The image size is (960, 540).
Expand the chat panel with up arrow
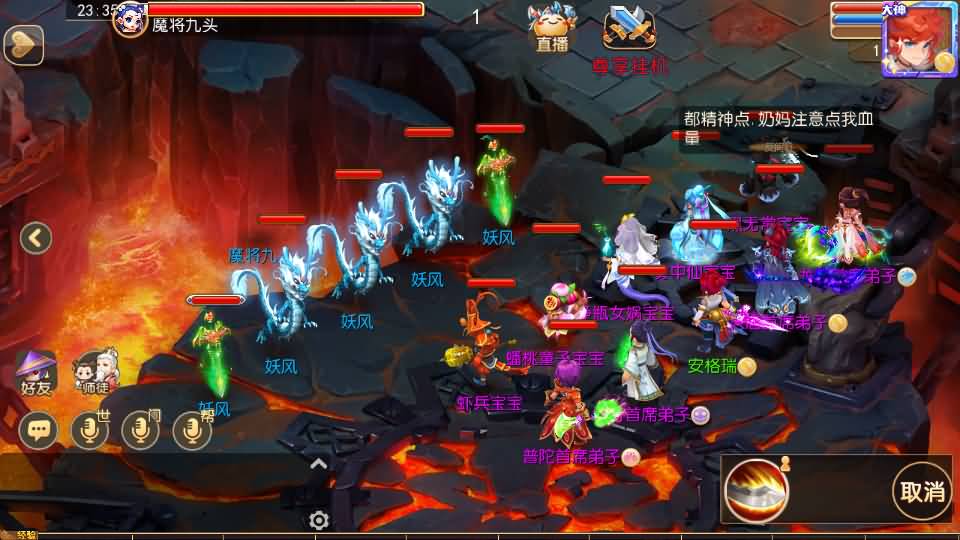(x=318, y=463)
